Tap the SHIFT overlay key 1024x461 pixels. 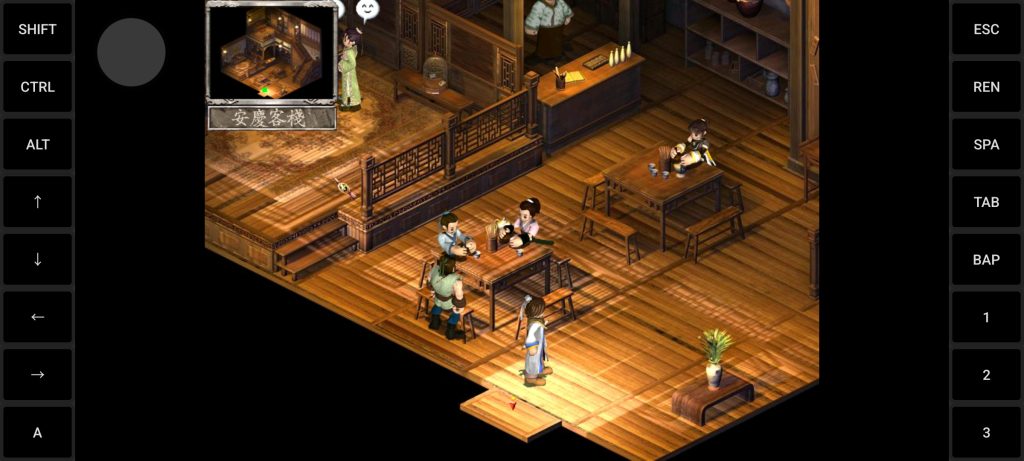[x=38, y=29]
